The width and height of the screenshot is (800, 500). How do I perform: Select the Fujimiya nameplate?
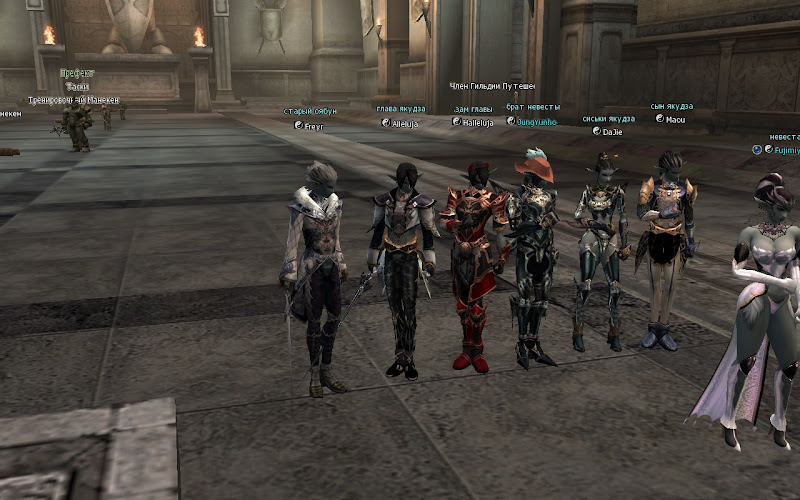point(784,150)
